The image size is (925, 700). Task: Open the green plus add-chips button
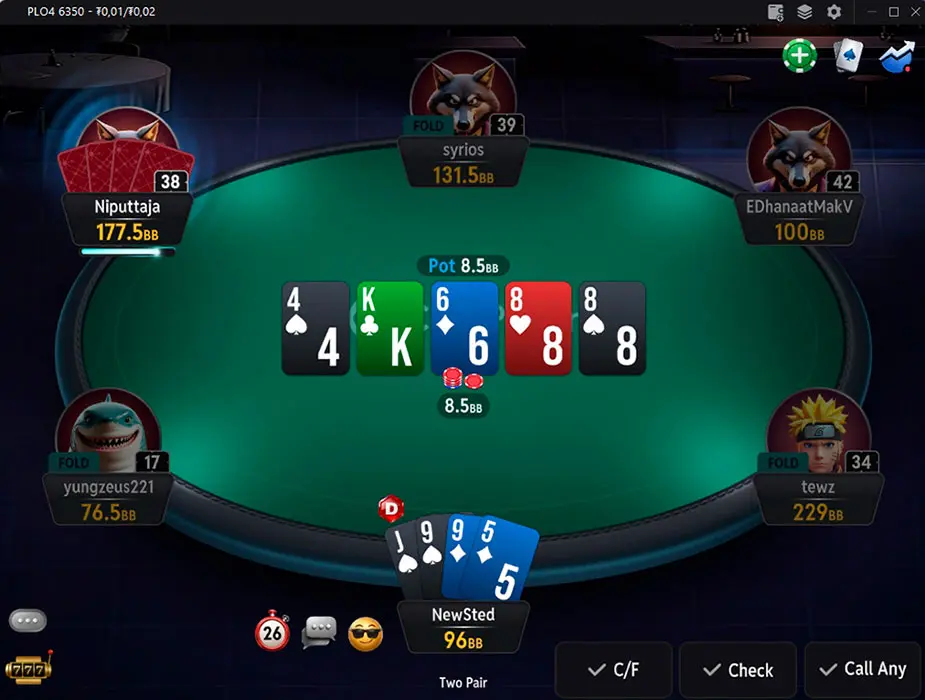point(799,55)
